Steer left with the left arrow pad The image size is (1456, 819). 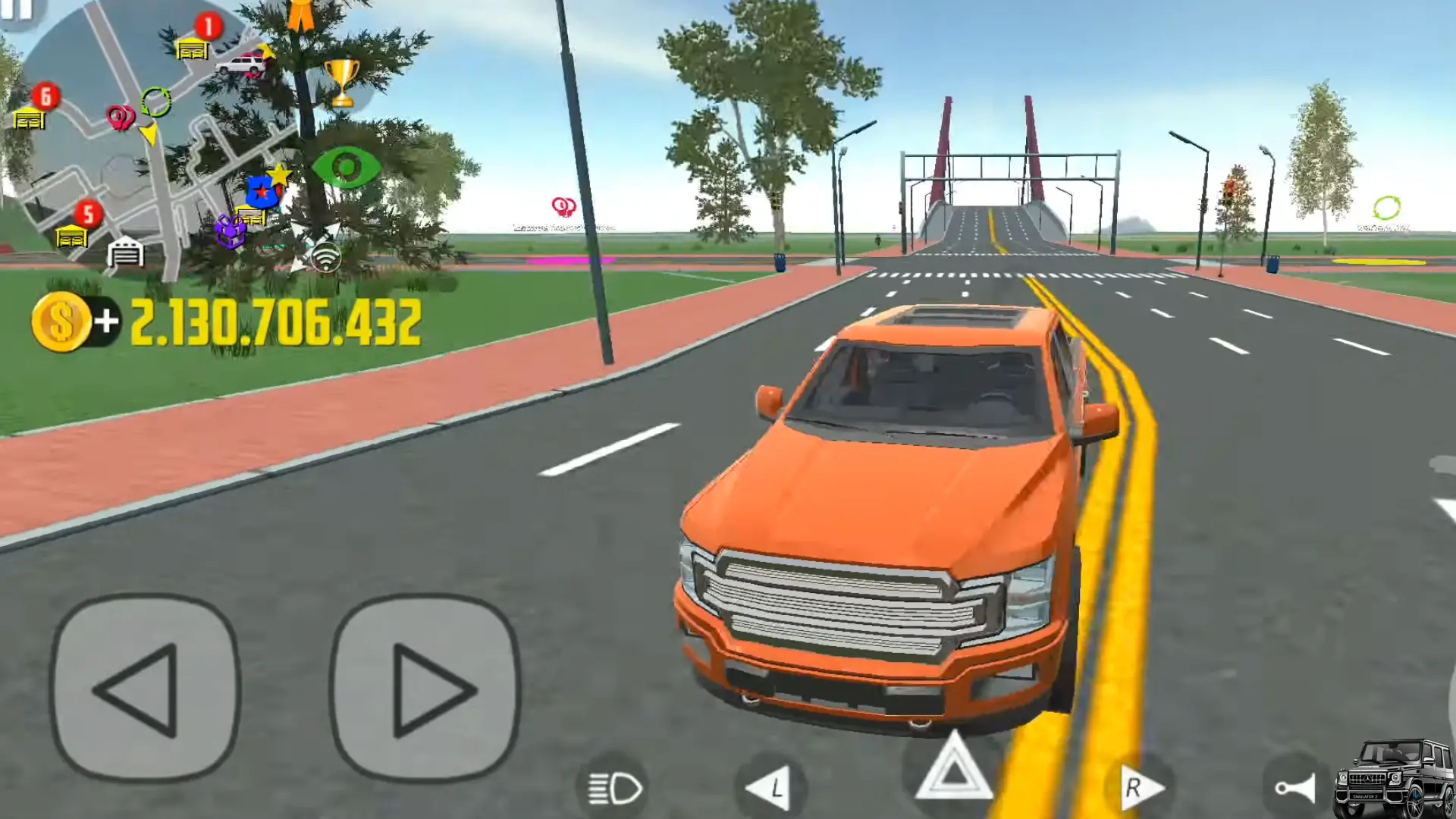click(146, 689)
